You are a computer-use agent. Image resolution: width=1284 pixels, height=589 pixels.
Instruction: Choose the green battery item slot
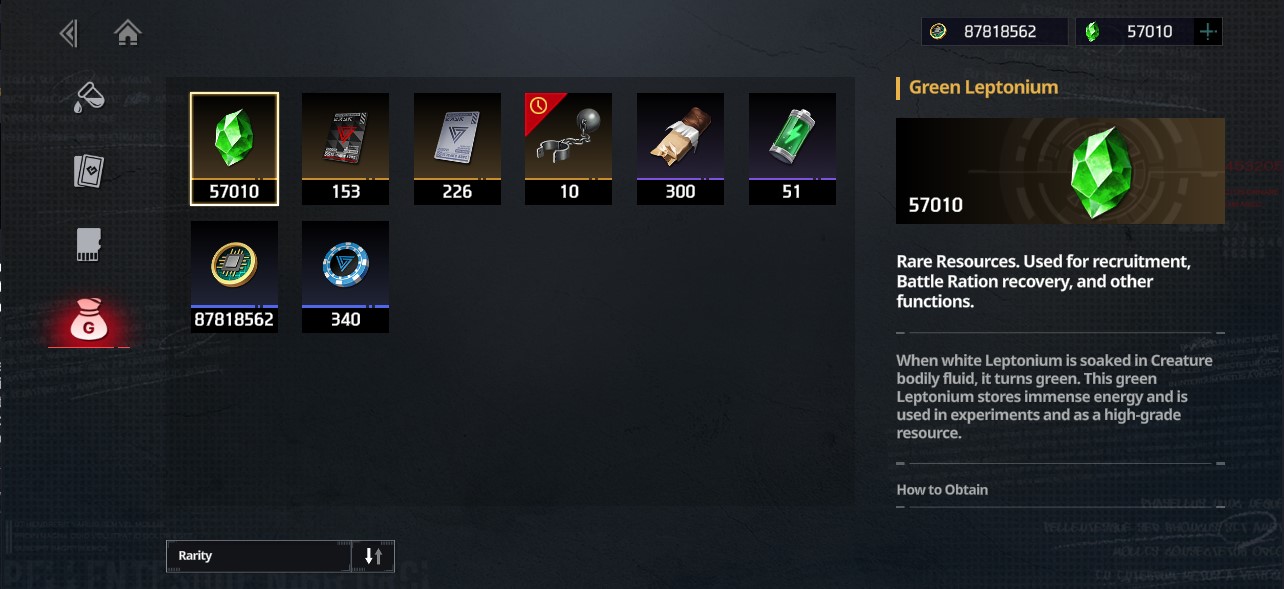pyautogui.click(x=792, y=148)
